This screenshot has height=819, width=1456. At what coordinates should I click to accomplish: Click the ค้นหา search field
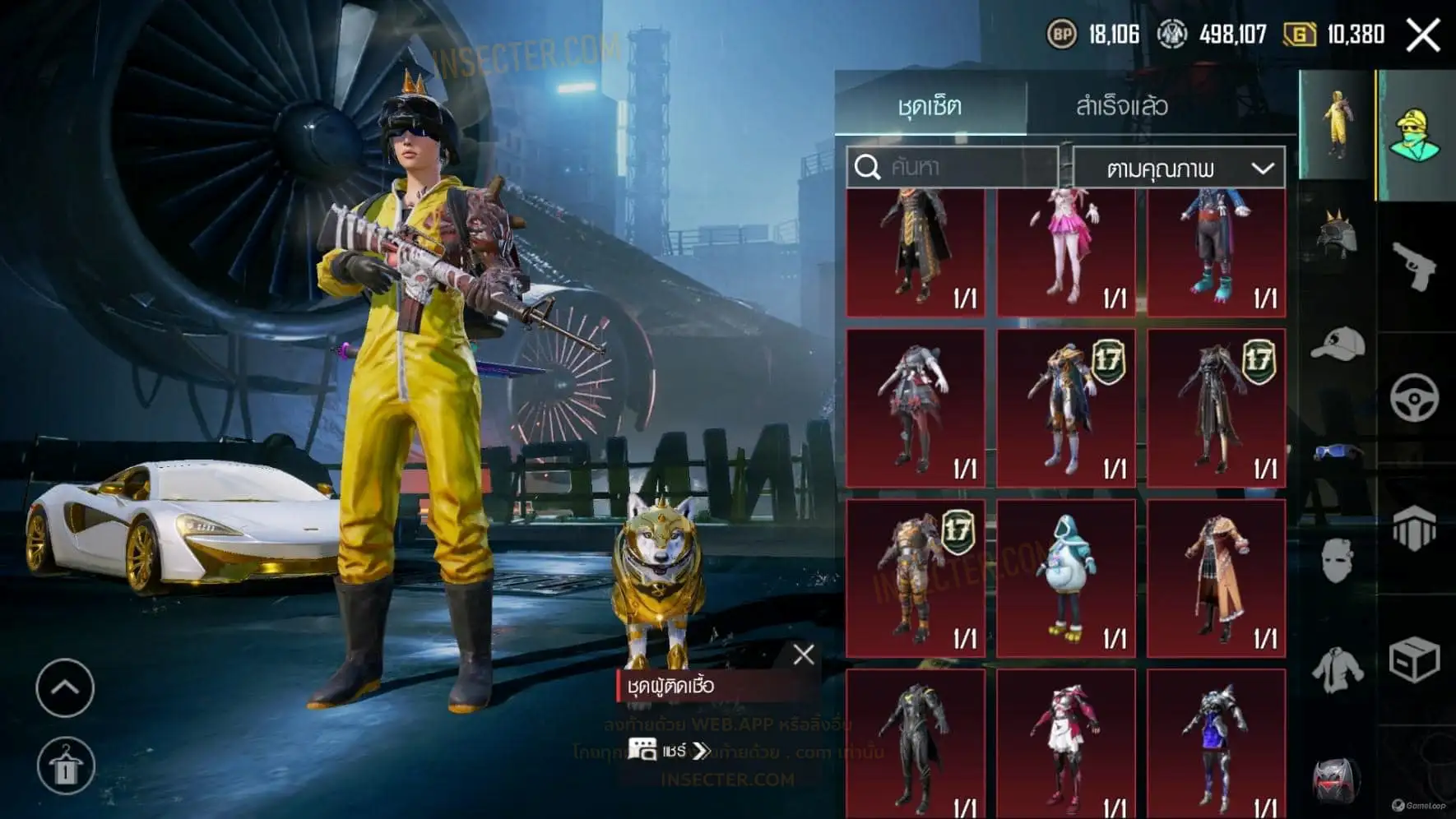pyautogui.click(x=953, y=168)
